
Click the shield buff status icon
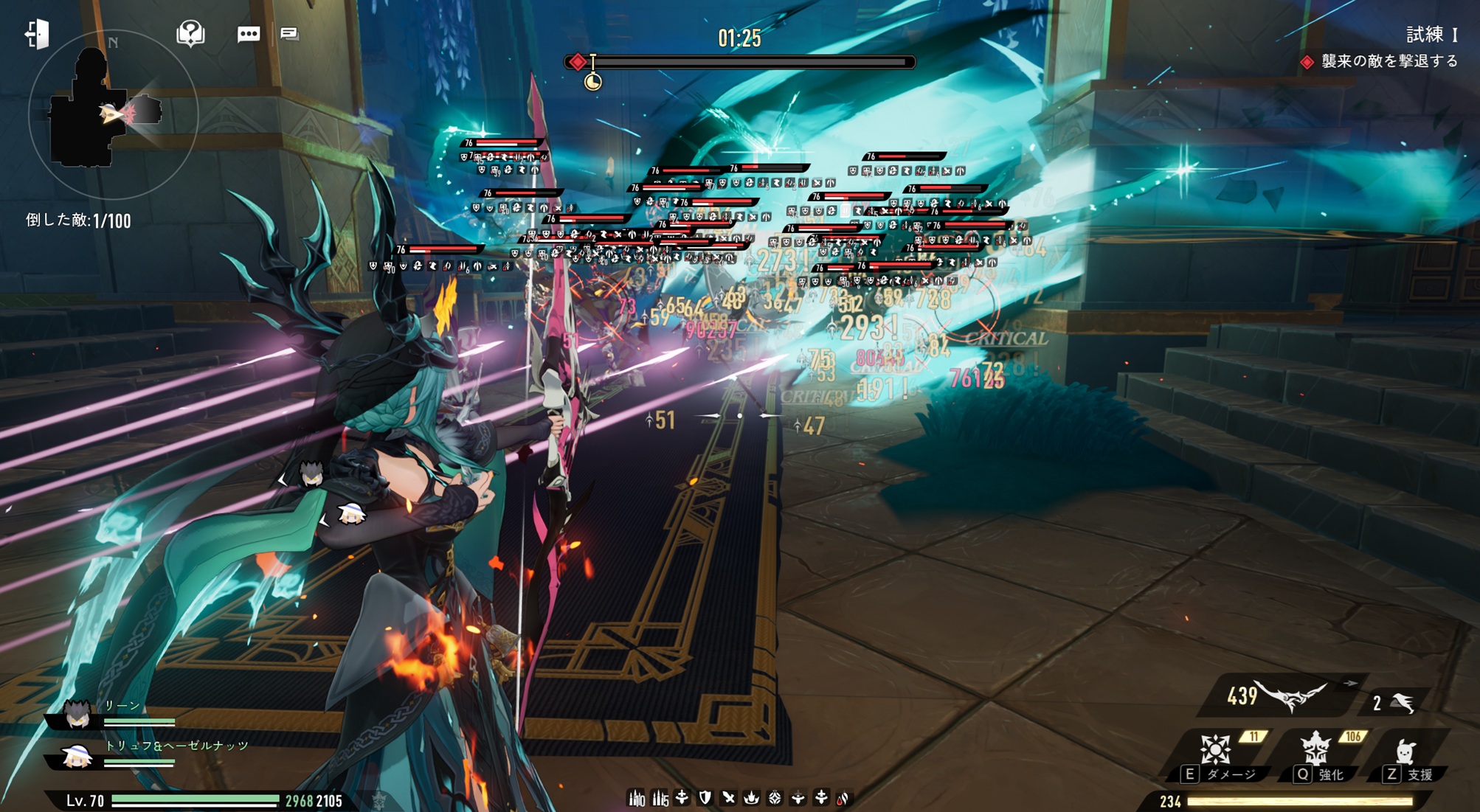[x=705, y=797]
